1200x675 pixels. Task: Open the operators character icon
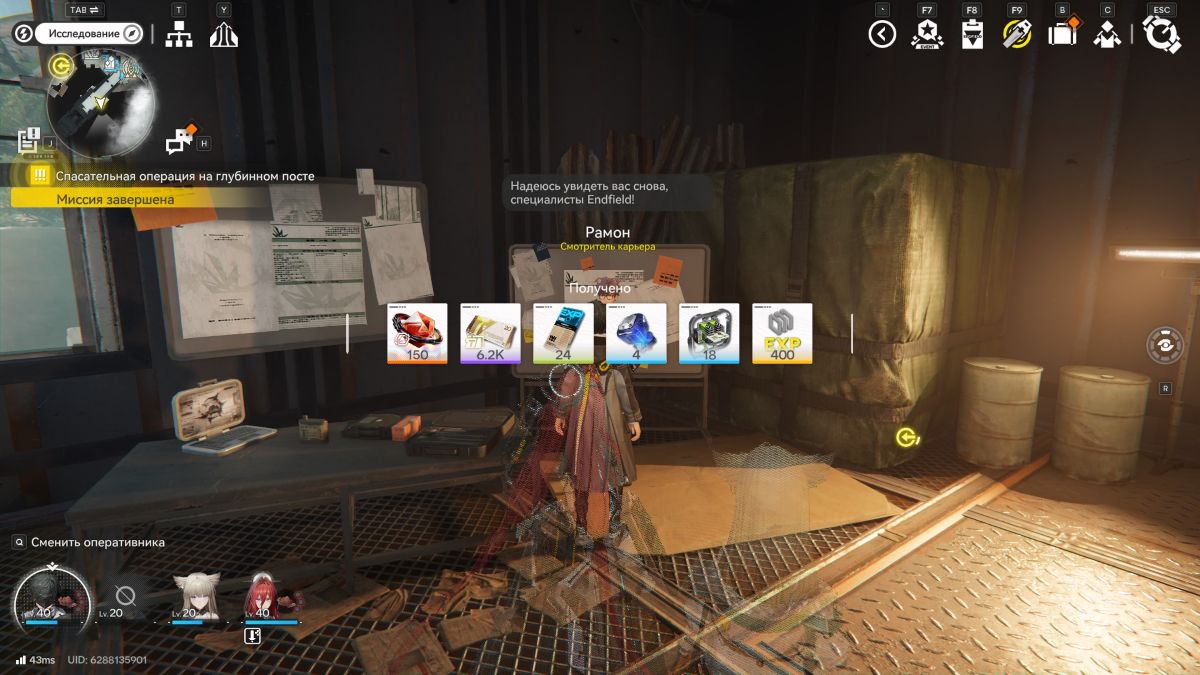coord(1106,35)
